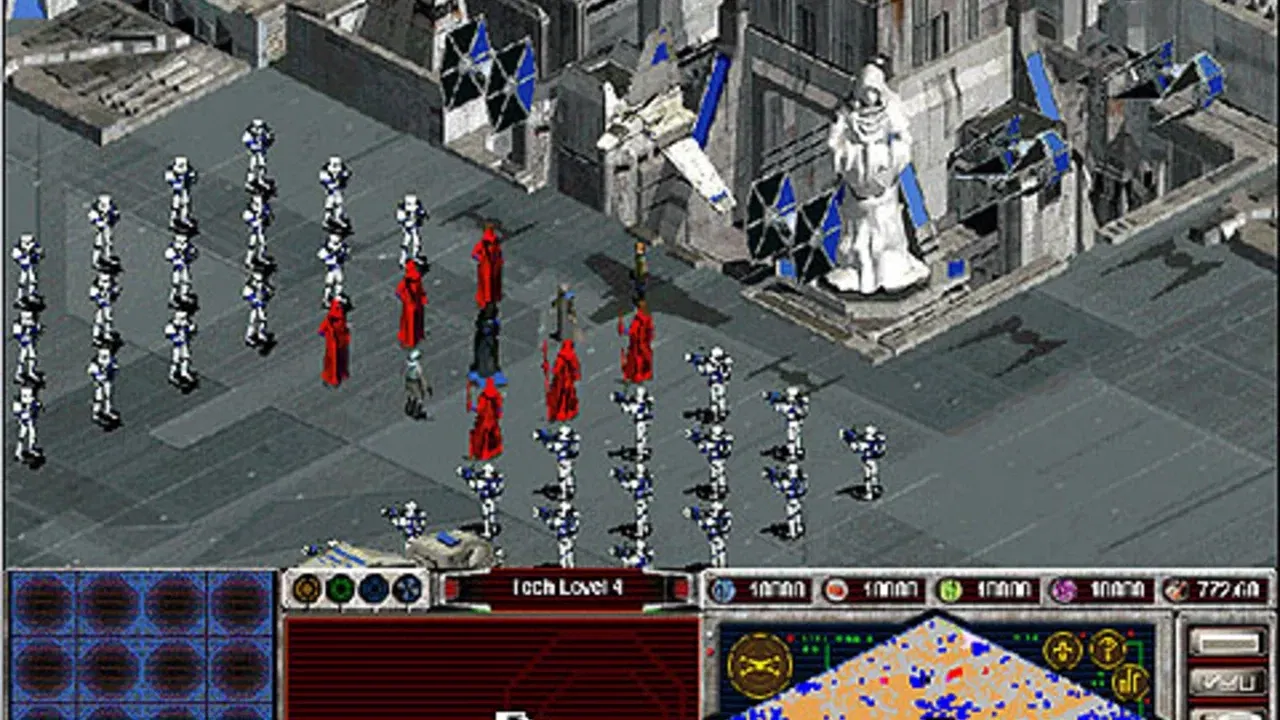1280x720 pixels.
Task: Click the green resource icon showing 10000
Action: 947,588
